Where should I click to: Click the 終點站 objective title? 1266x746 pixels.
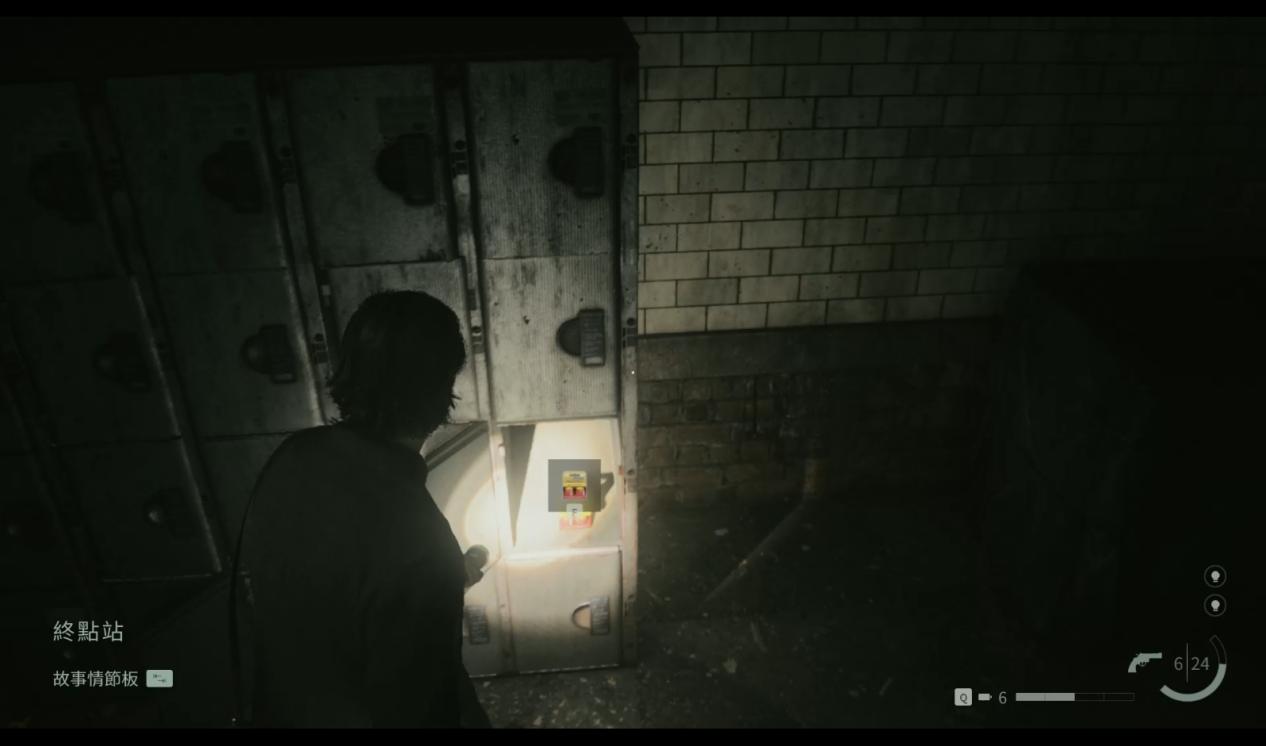(88, 631)
